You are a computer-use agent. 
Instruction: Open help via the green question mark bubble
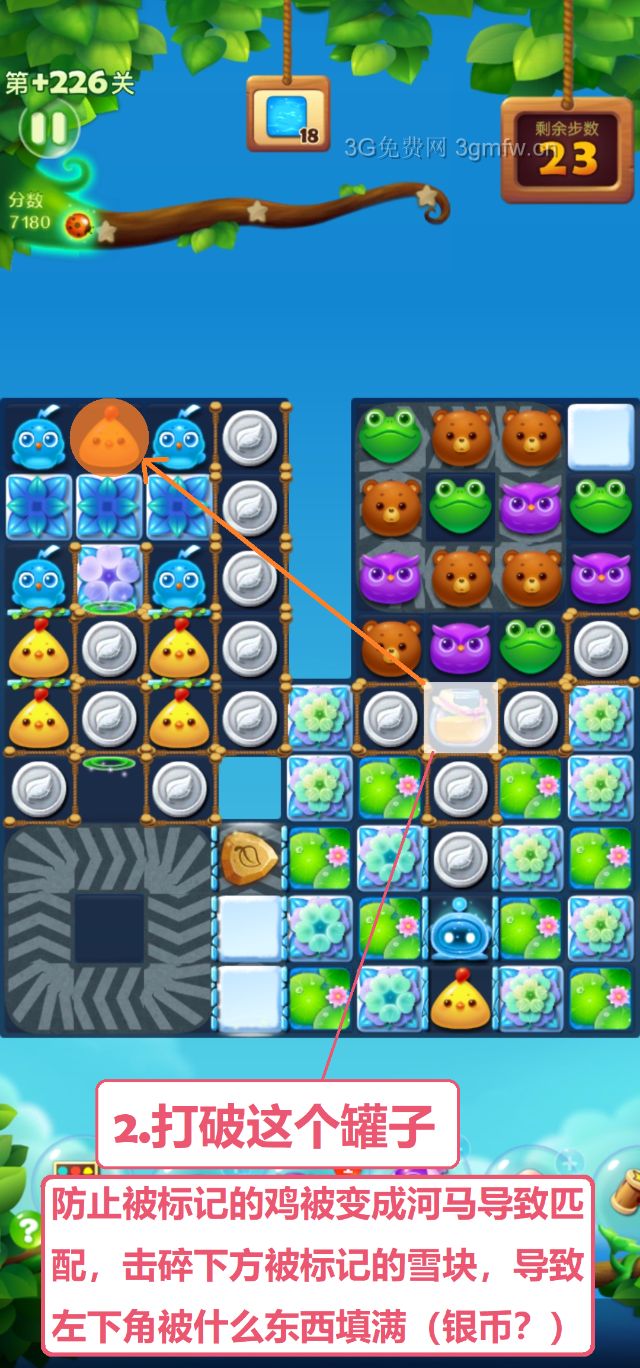22,1226
